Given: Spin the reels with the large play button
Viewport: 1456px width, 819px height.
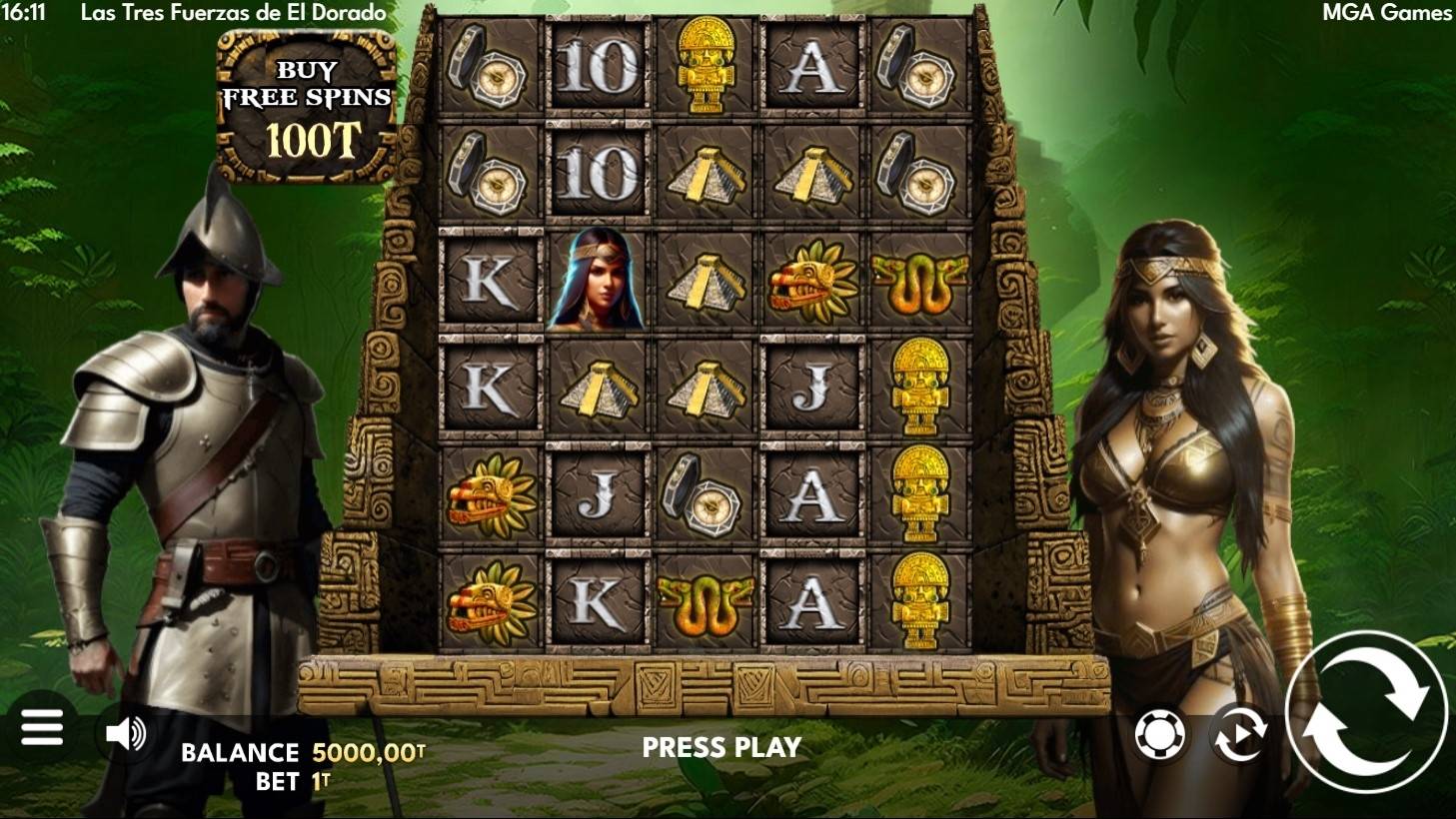Looking at the screenshot, I should [1367, 710].
